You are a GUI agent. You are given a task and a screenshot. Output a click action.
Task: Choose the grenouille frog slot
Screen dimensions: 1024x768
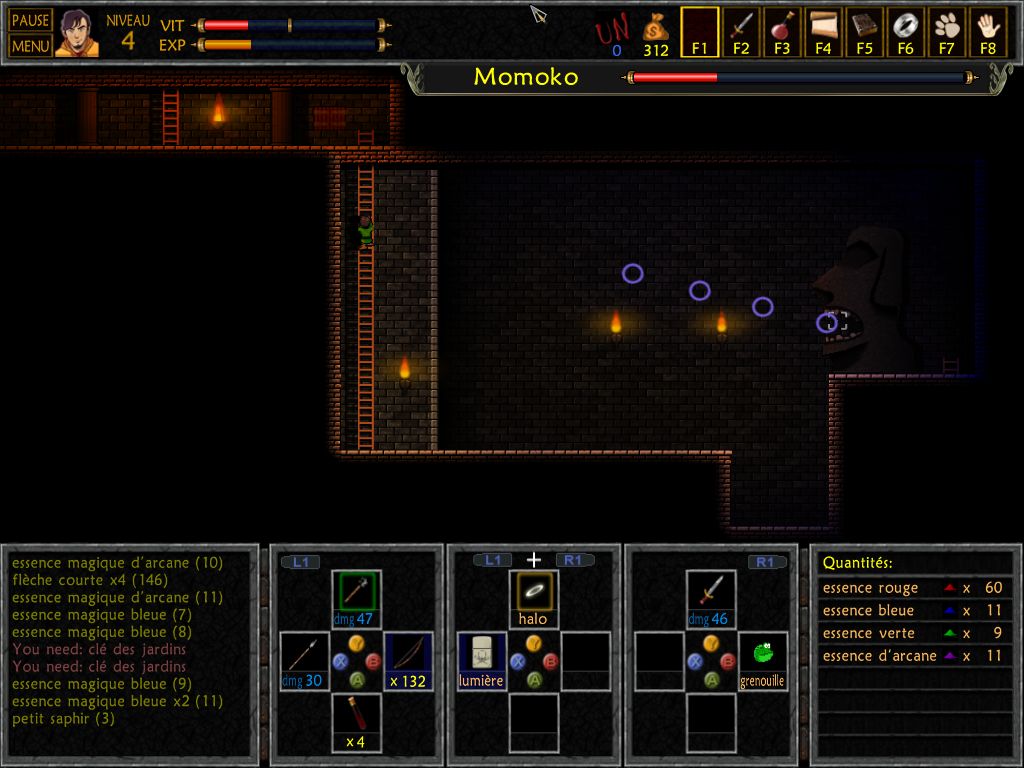[x=763, y=660]
